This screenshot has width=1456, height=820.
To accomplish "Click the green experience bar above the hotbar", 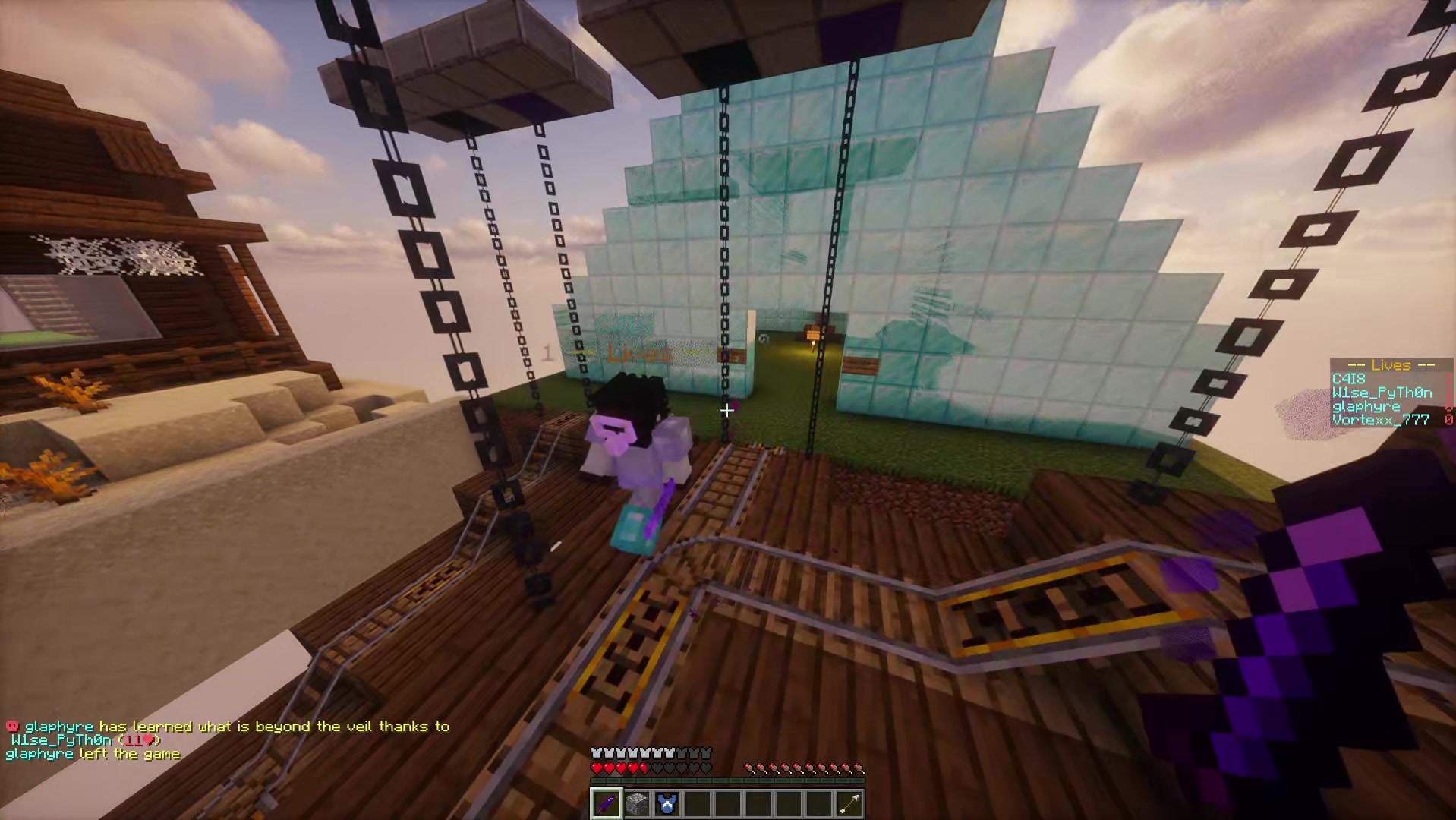I will coord(727,782).
